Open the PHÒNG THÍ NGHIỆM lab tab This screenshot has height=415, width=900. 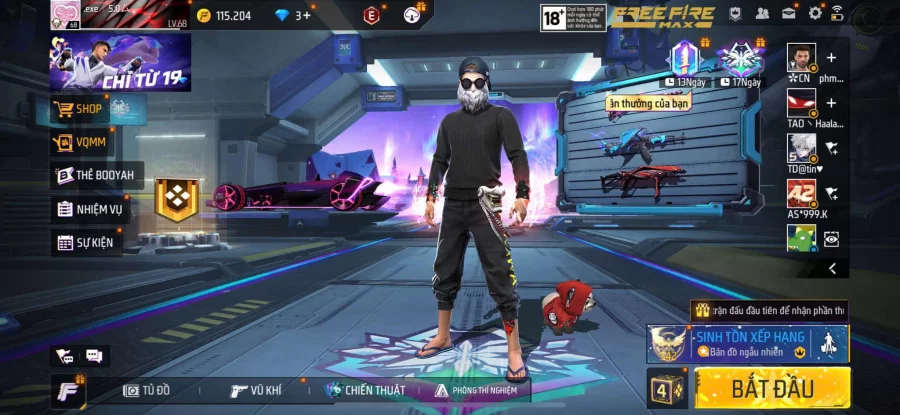pyautogui.click(x=481, y=390)
